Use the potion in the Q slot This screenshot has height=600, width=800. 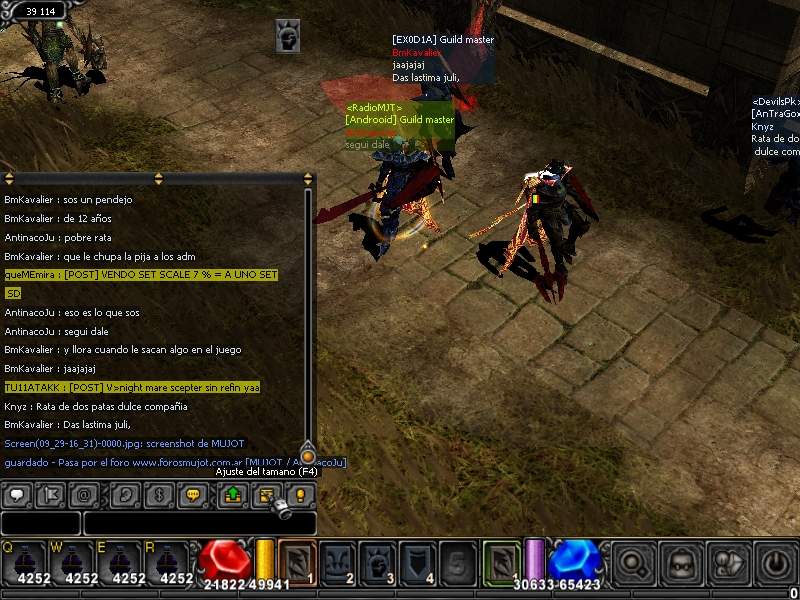click(24, 562)
